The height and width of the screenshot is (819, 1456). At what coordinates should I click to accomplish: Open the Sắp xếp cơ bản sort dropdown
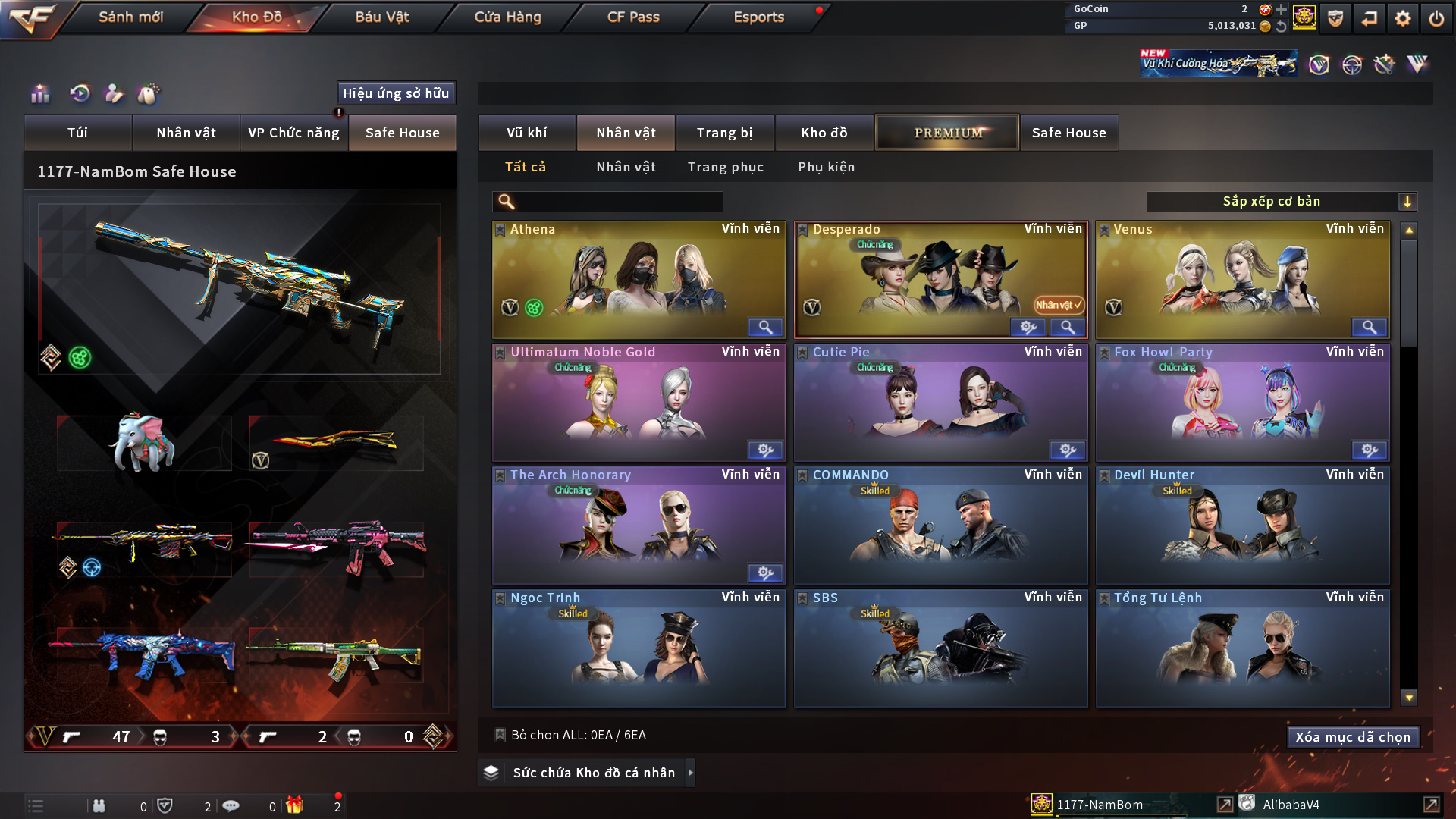pos(1281,202)
